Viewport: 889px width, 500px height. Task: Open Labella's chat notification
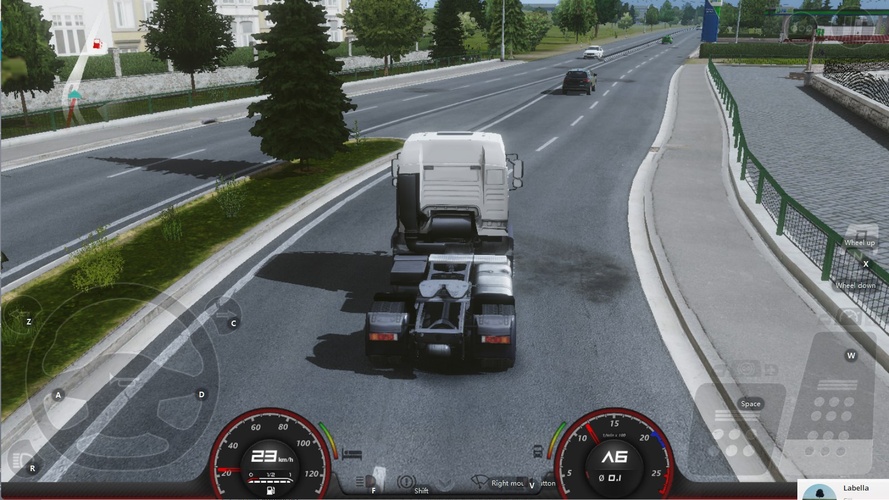coord(843,490)
